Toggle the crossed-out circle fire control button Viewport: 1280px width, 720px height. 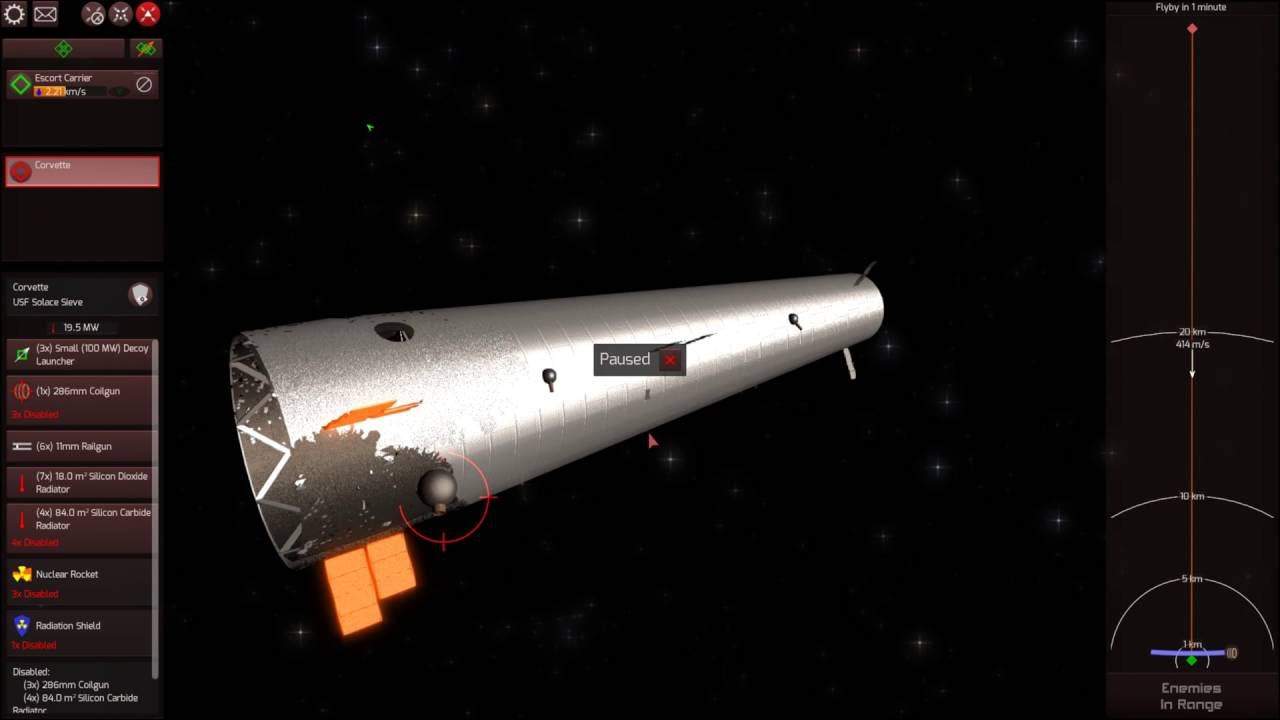coord(93,14)
